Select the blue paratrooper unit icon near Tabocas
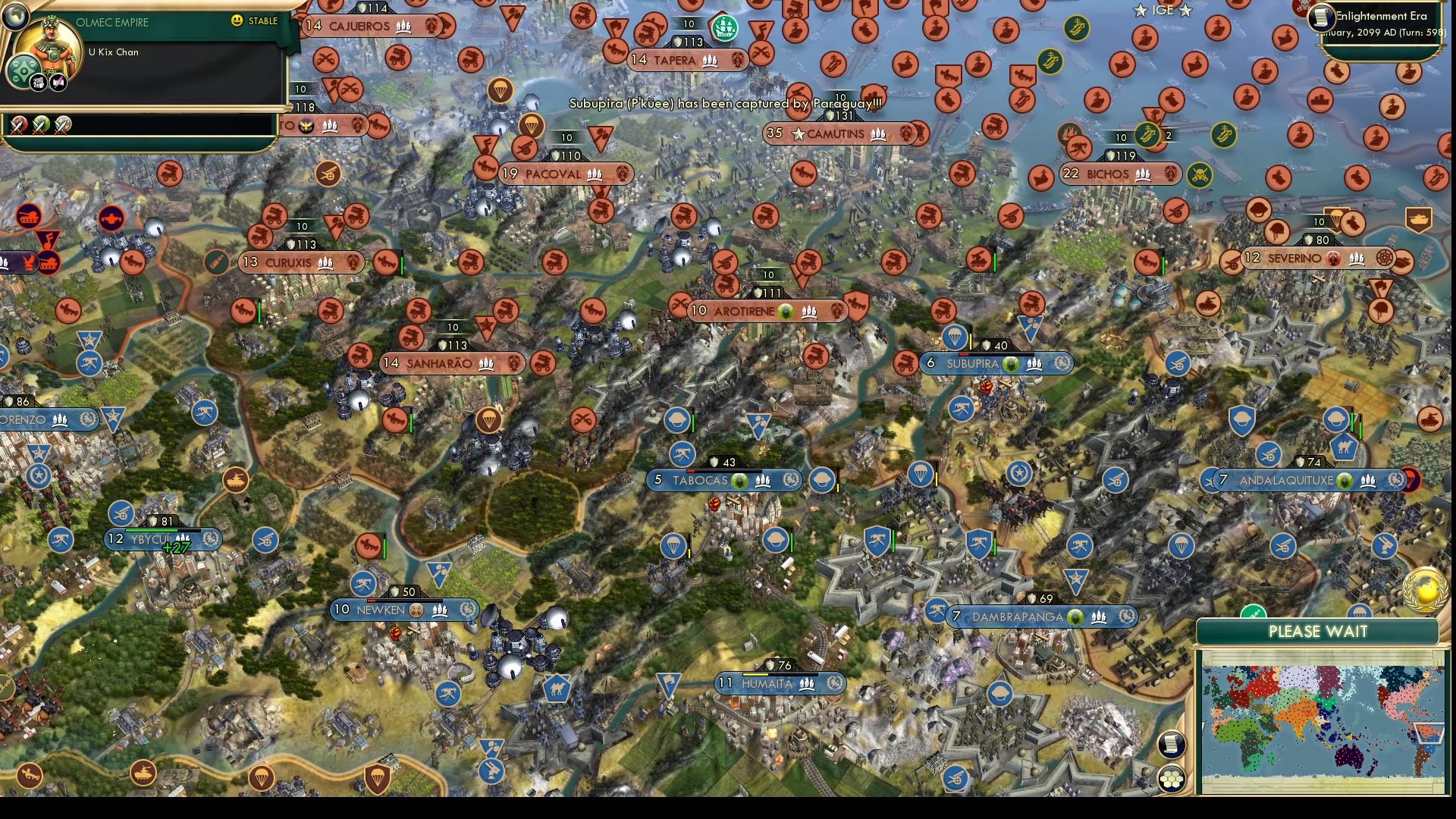 [x=673, y=547]
